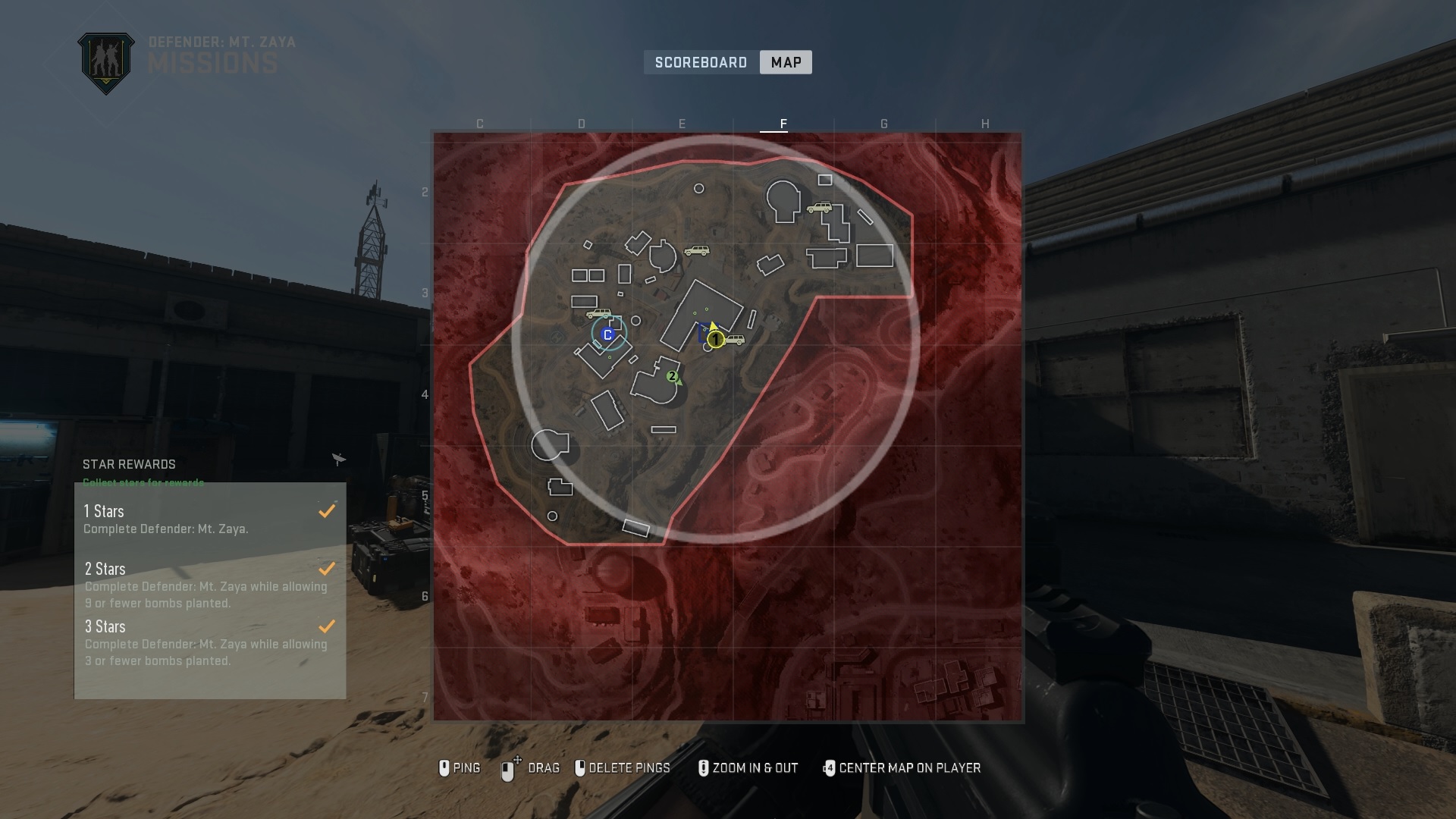Click the CENTER MAP ON PLAYER key icon

click(x=830, y=767)
